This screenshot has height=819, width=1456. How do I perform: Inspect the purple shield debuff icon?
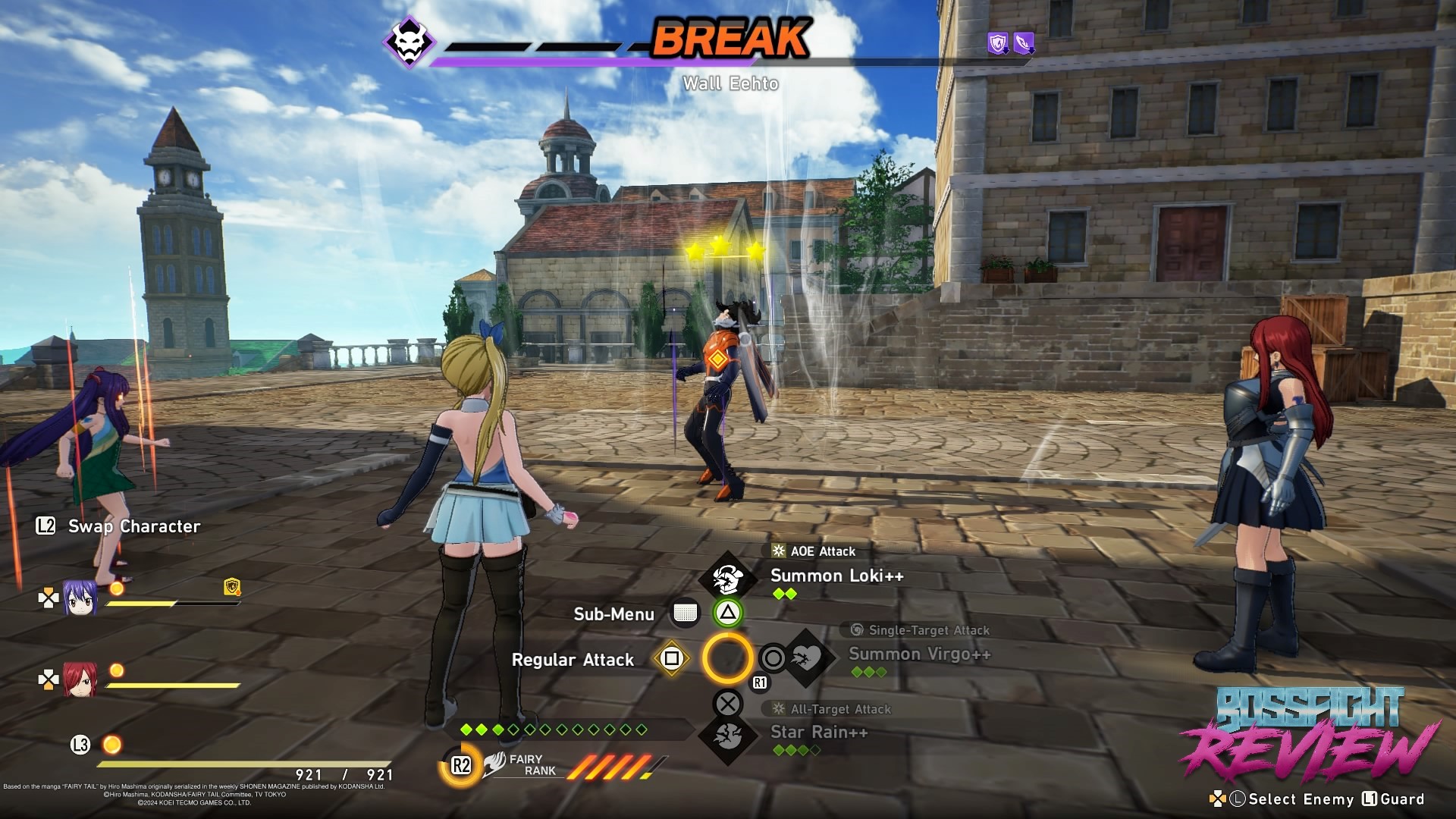(998, 43)
